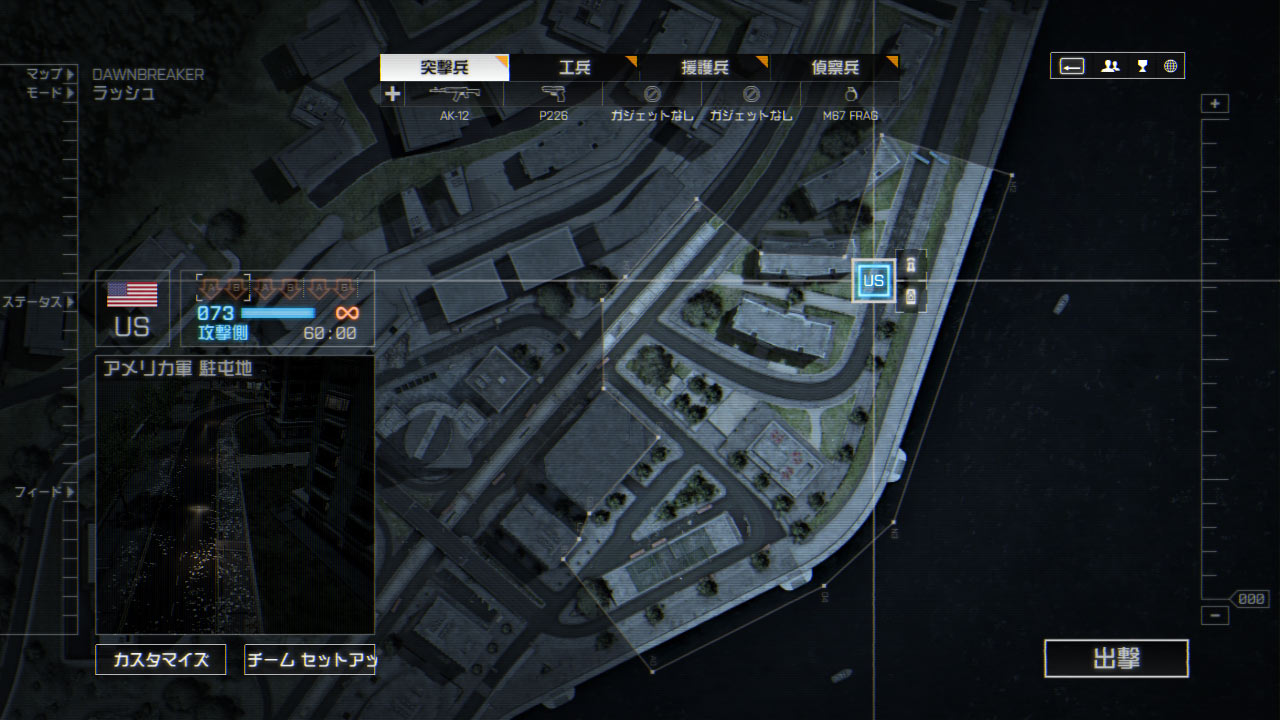Open the チーム セットアップ team setup
This screenshot has width=1280, height=720.
pyautogui.click(x=309, y=660)
